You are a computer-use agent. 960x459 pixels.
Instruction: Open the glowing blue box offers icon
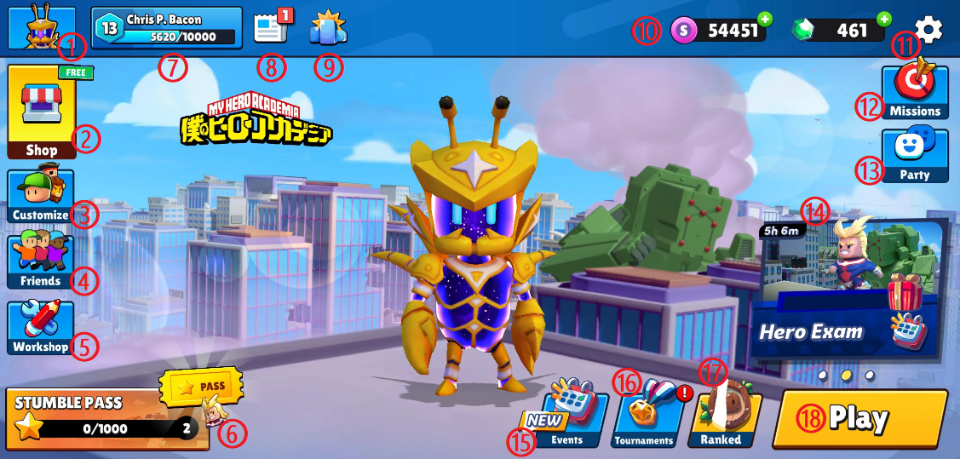[x=327, y=28]
